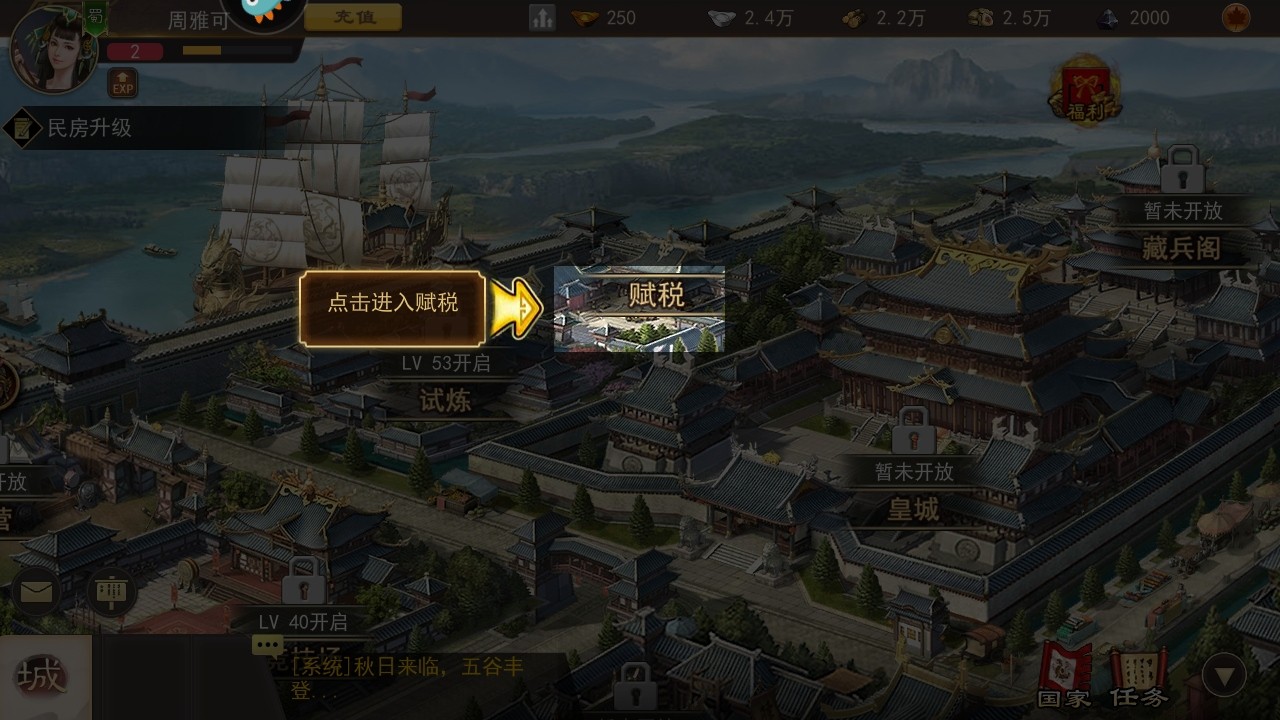Tap the 试炼 trial building label
Viewport: 1280px width, 720px height.
click(x=445, y=400)
